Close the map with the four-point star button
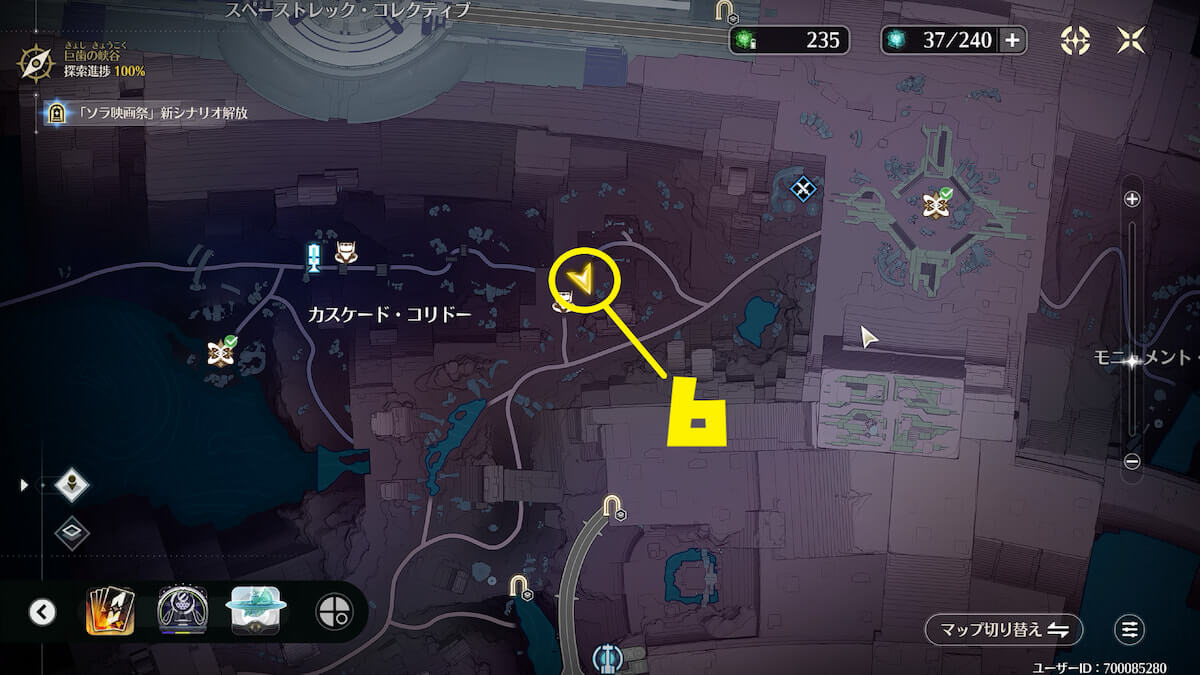The height and width of the screenshot is (675, 1200). point(1132,40)
